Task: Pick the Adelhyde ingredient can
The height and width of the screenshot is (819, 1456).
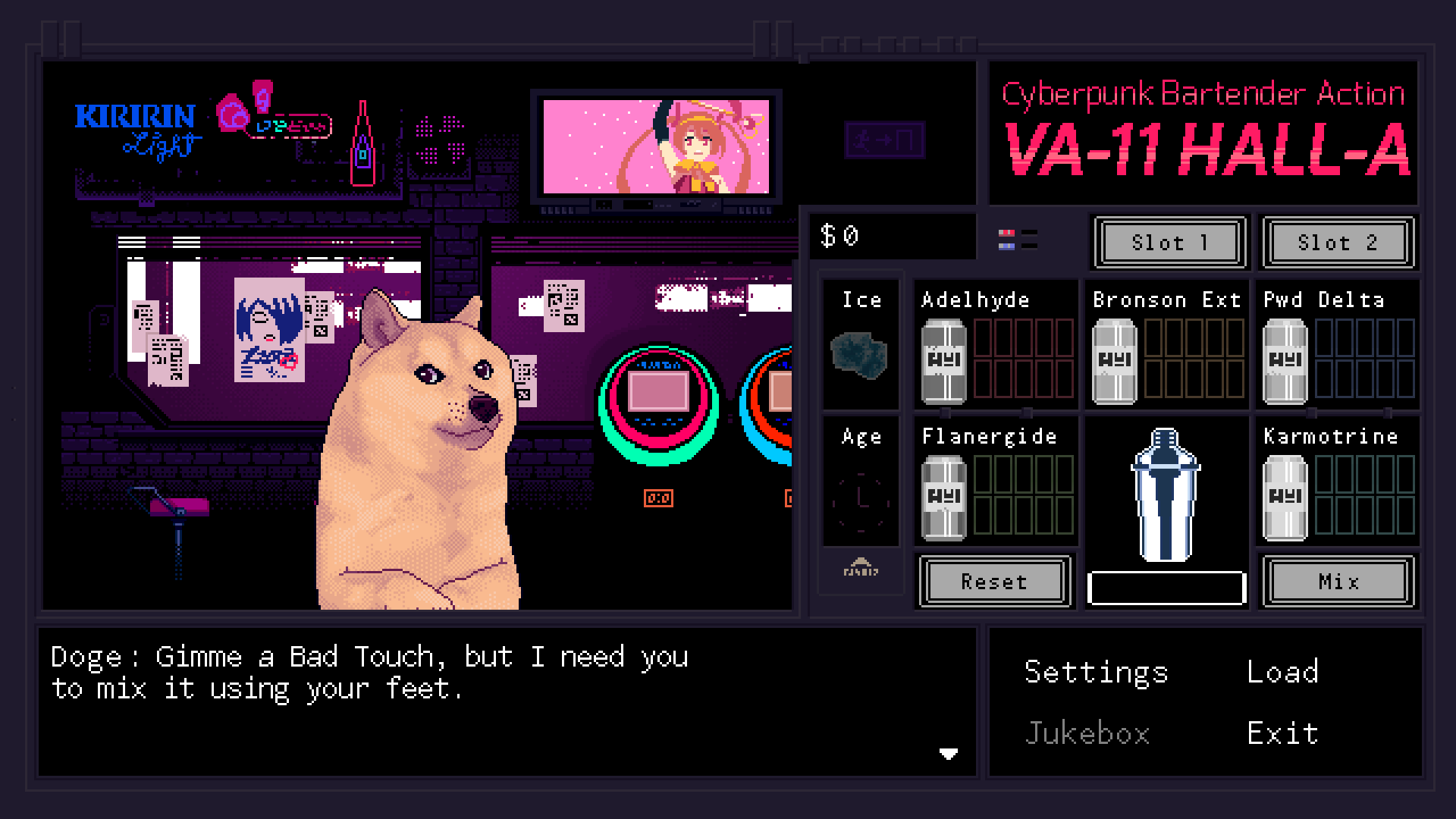Action: pyautogui.click(x=943, y=361)
